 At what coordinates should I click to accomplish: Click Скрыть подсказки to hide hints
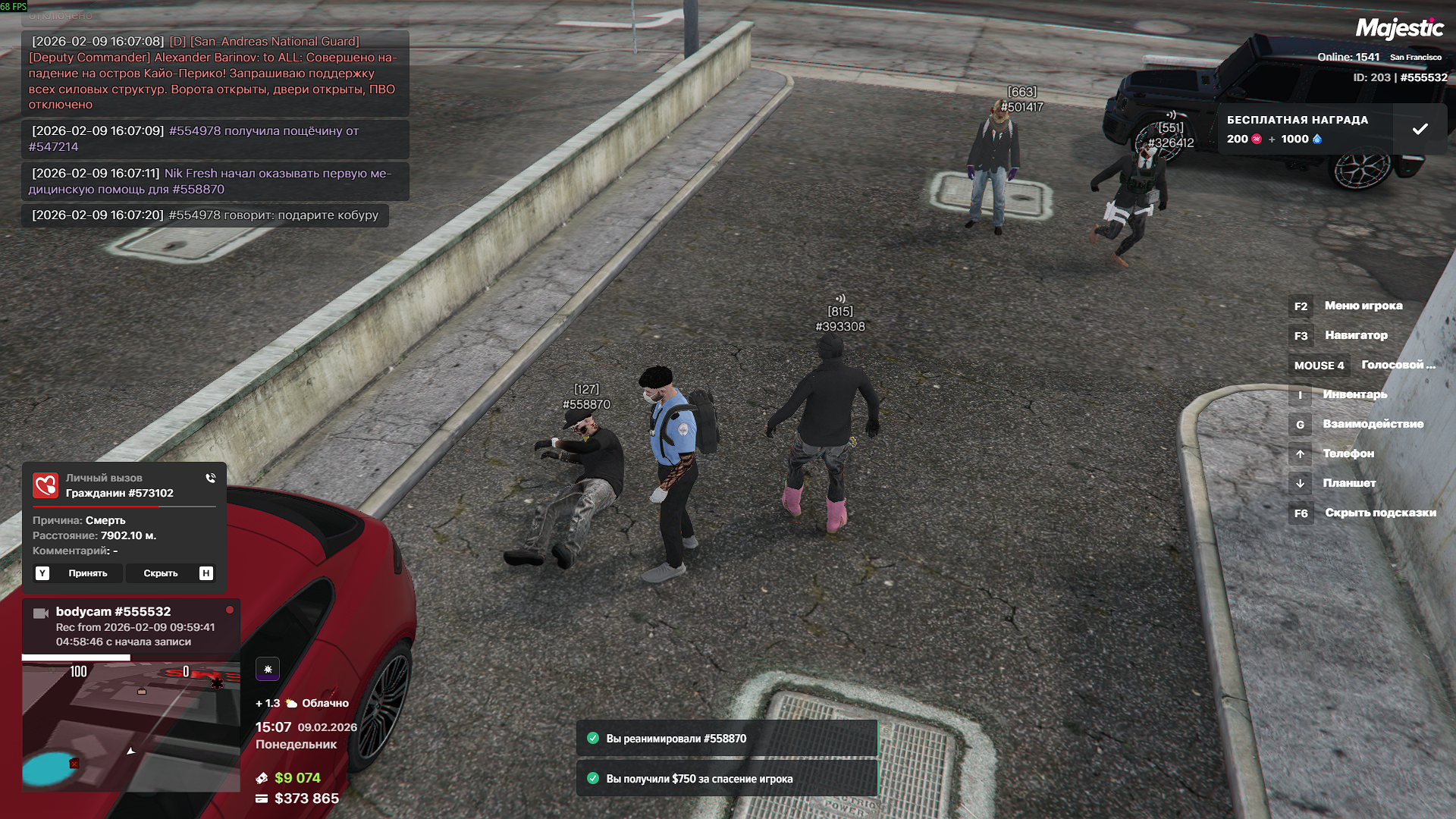(1379, 513)
